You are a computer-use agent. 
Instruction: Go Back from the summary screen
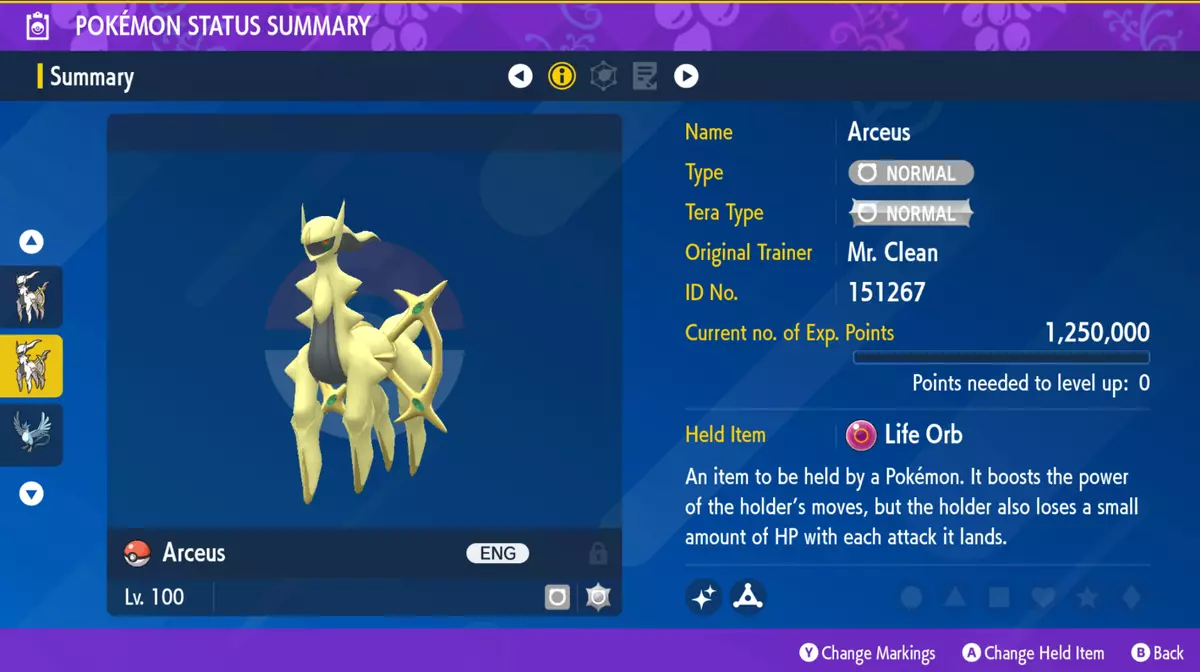[1157, 653]
